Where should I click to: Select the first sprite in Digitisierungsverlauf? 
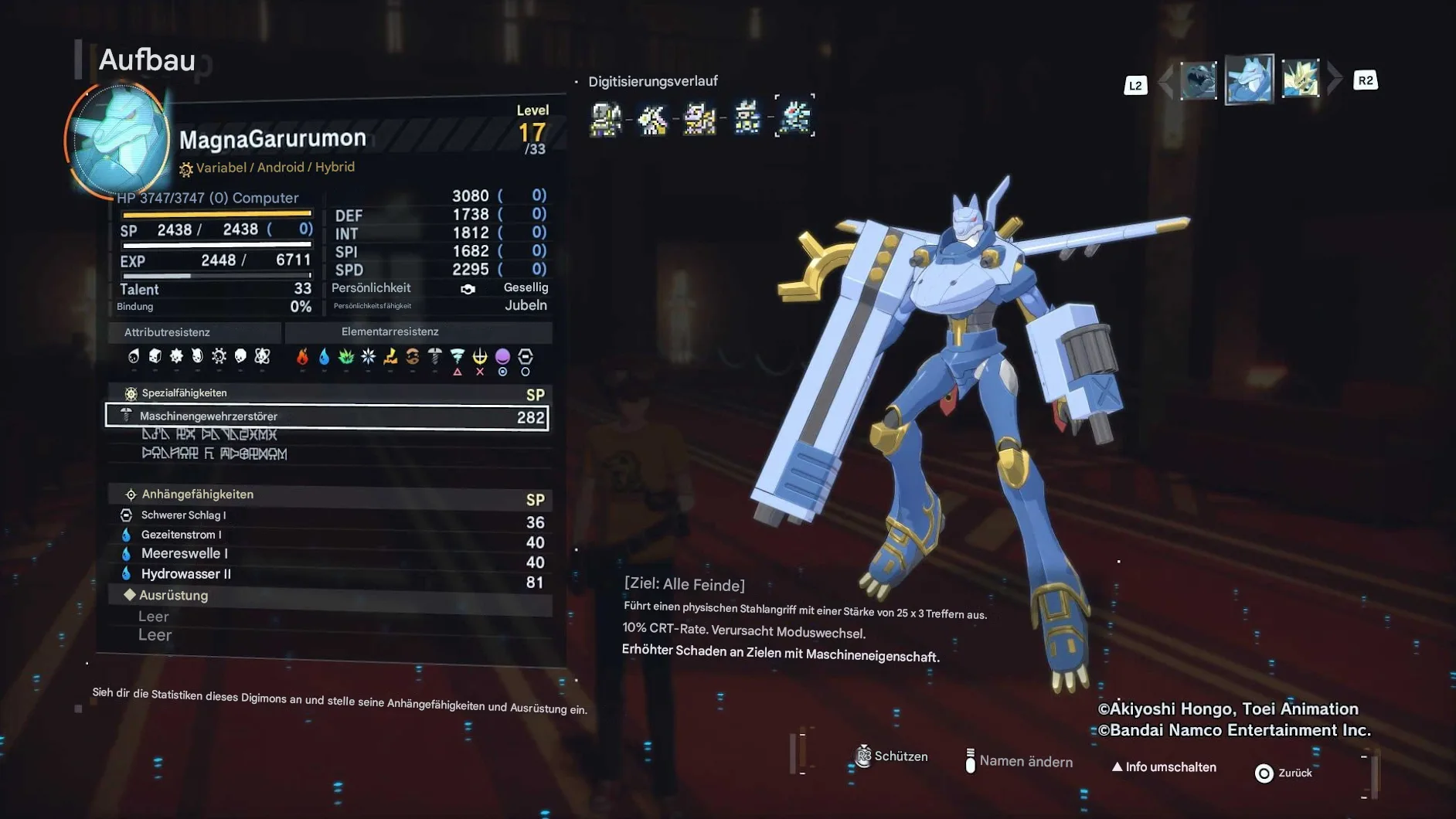click(606, 118)
